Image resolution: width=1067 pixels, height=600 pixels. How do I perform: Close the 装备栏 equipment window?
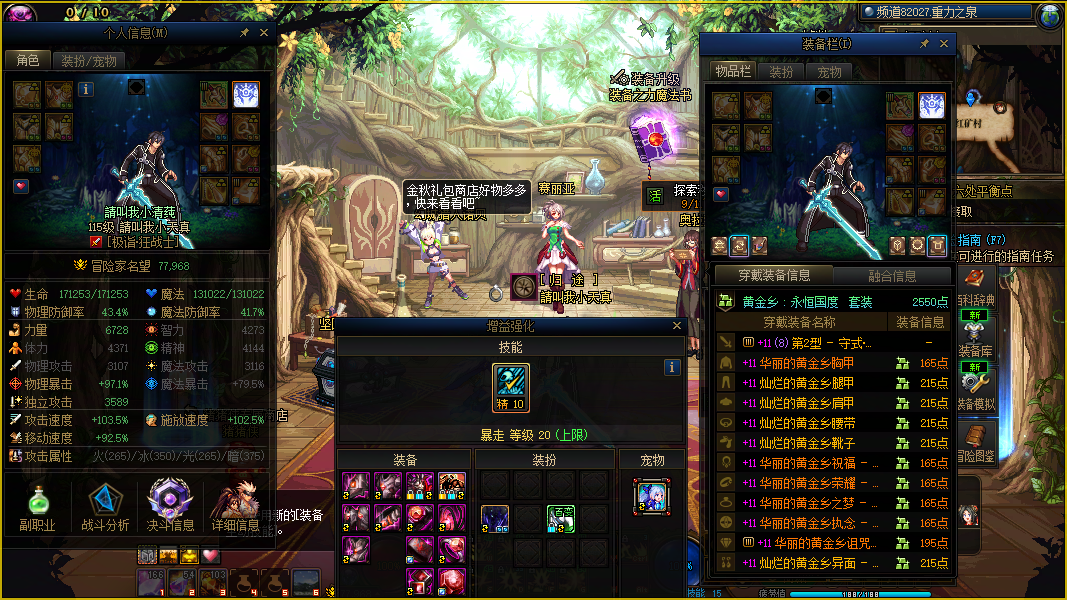(943, 44)
